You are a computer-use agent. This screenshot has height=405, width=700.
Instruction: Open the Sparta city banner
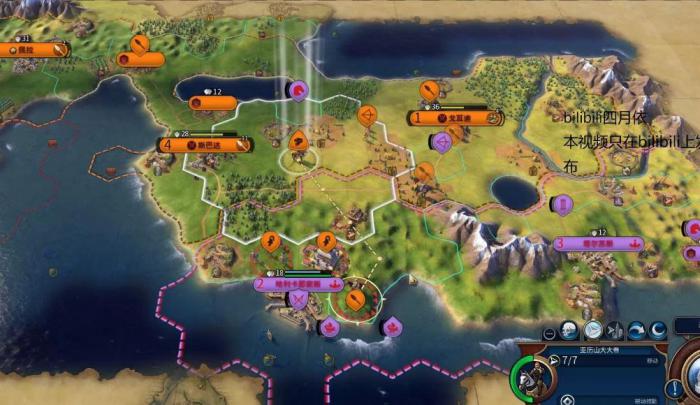click(204, 144)
